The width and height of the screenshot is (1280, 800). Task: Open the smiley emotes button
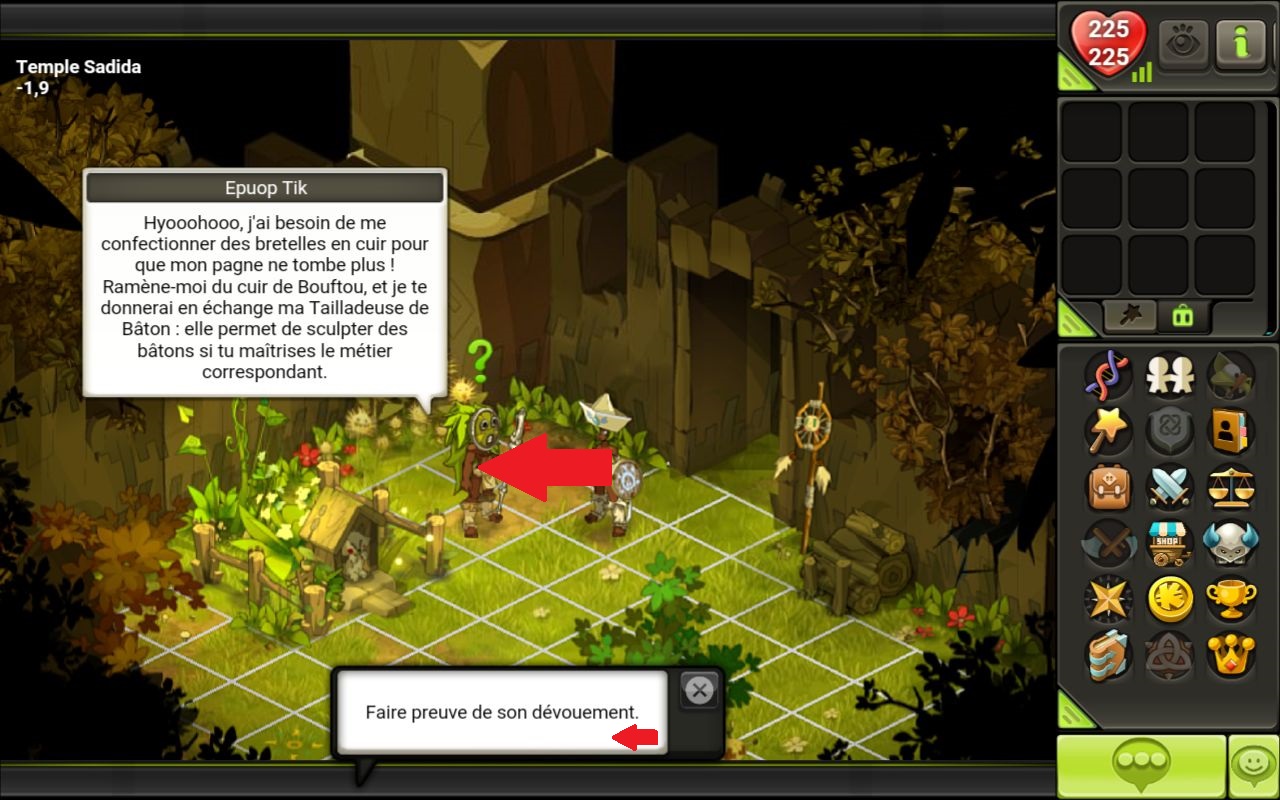(1254, 767)
